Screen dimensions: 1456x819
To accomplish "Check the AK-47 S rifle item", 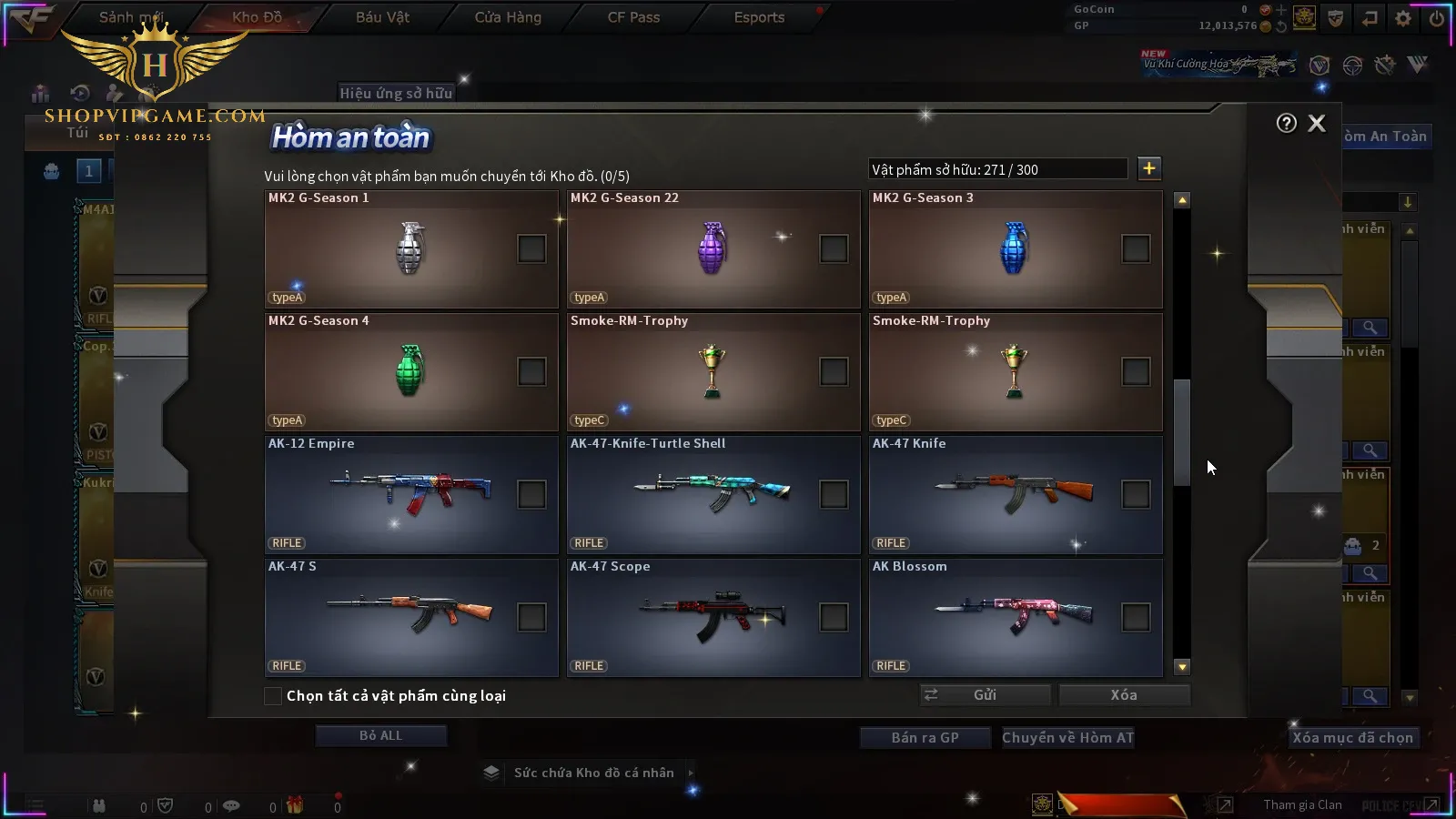I will pyautogui.click(x=531, y=617).
